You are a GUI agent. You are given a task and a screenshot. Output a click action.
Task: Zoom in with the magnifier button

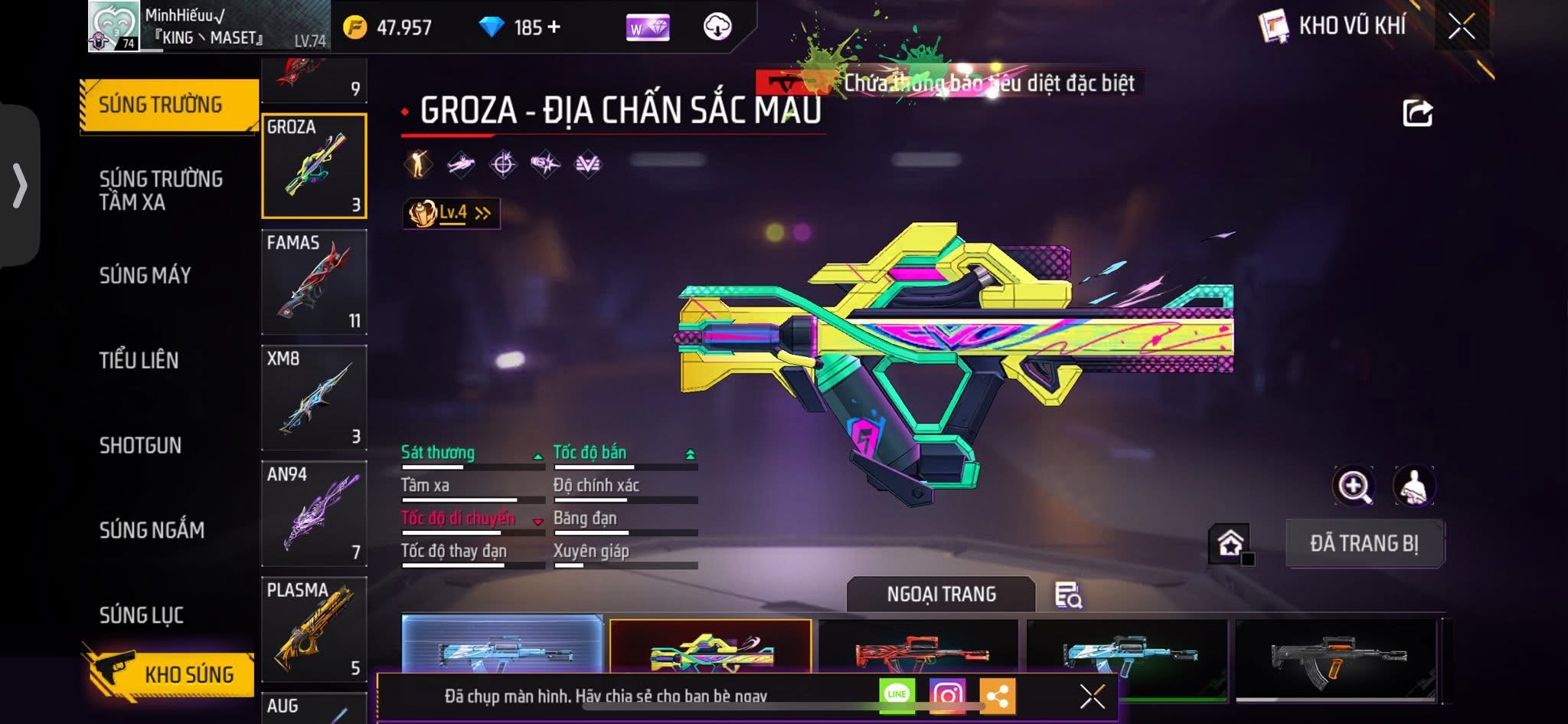point(1354,486)
